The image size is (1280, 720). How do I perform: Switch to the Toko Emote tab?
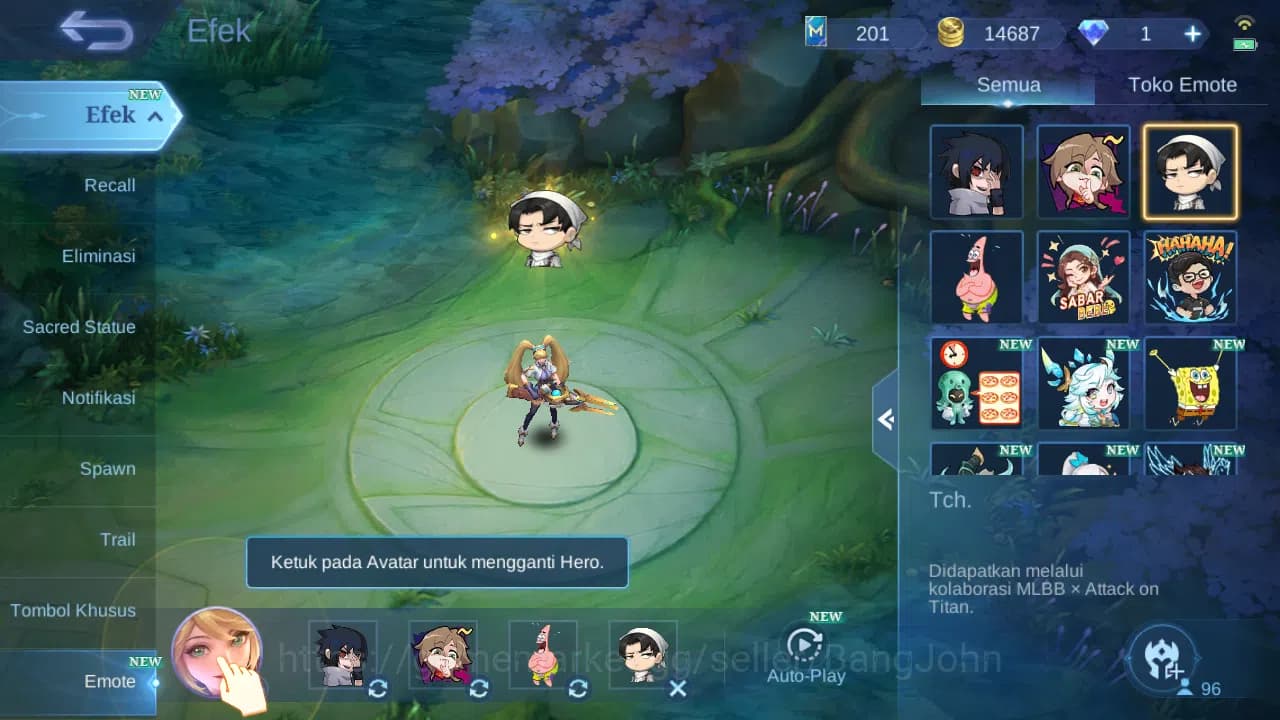coord(1183,85)
